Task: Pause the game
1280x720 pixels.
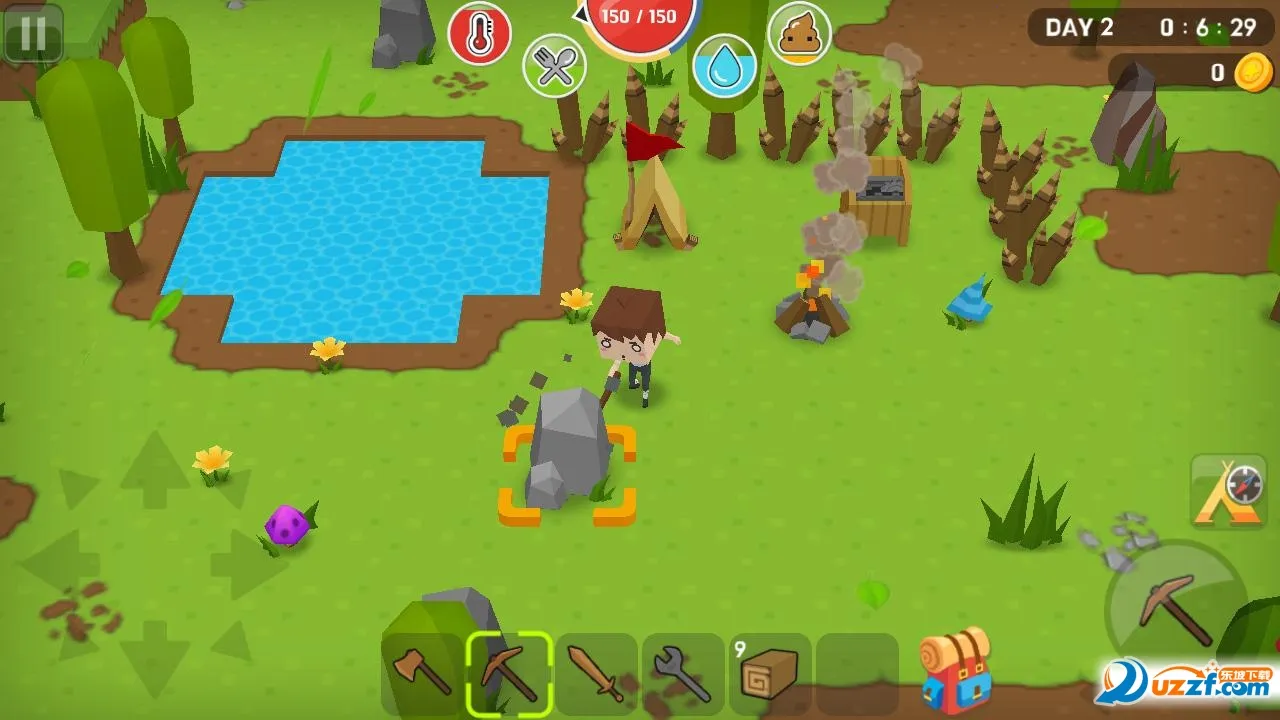Action: pos(33,33)
